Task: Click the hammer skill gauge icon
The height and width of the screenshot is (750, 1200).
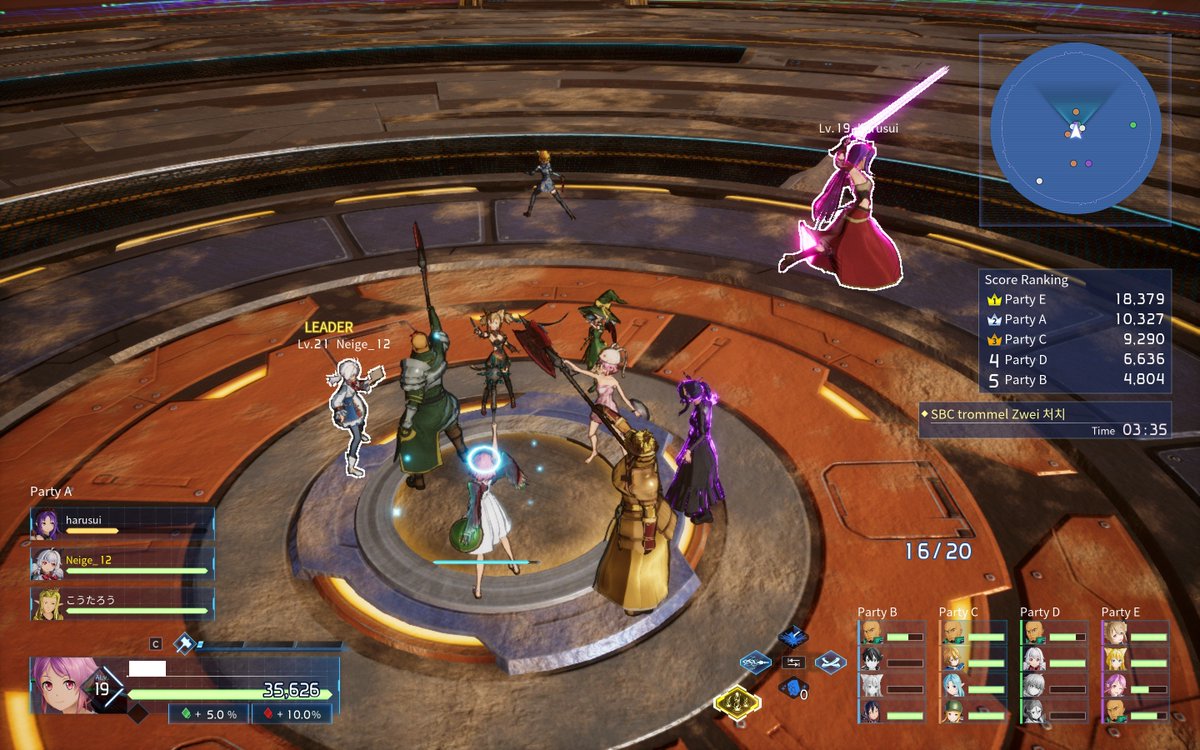Action: click(x=184, y=644)
